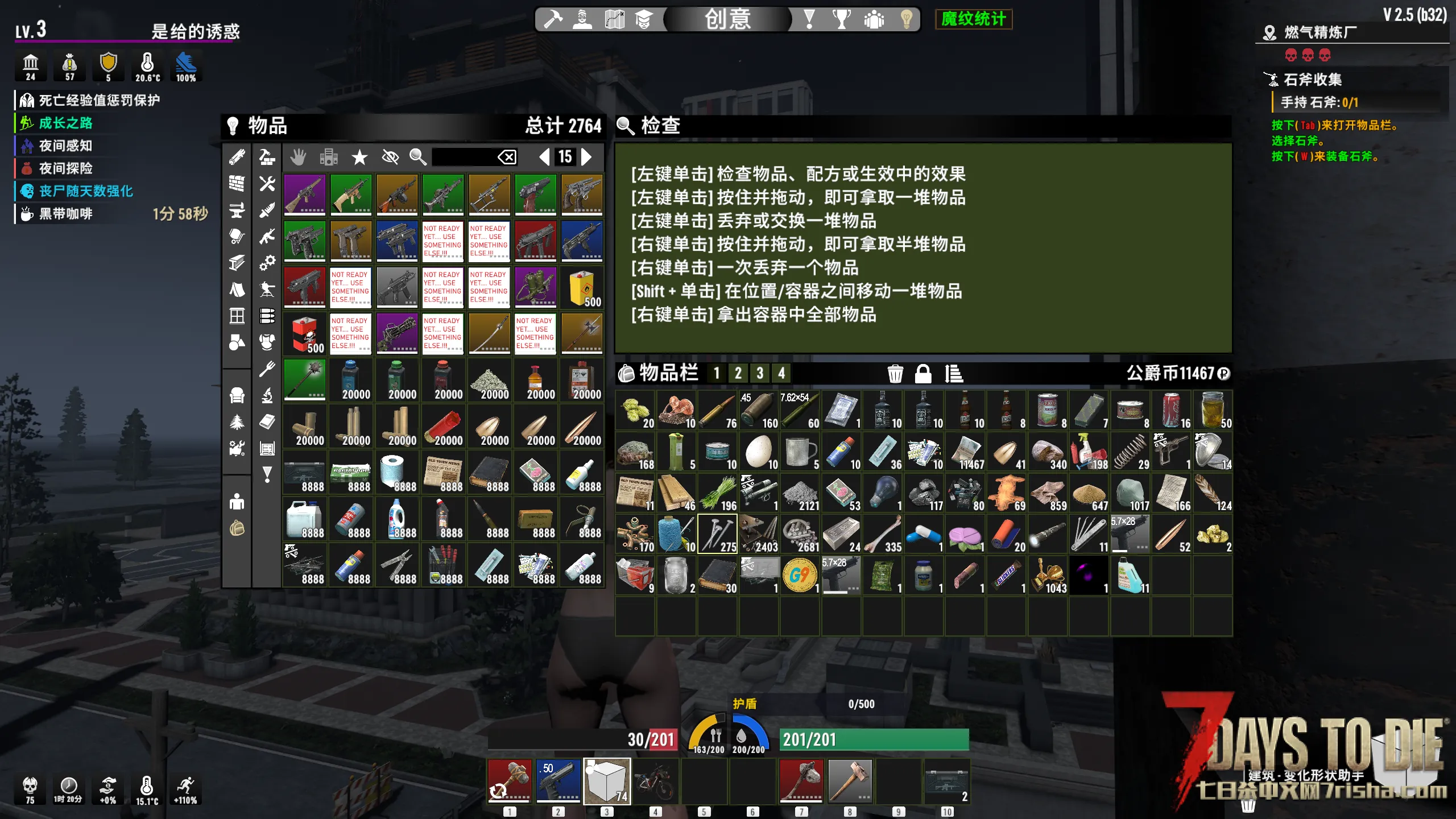Pick the G9 gold coin item
The width and height of the screenshot is (1456, 819).
point(800,576)
